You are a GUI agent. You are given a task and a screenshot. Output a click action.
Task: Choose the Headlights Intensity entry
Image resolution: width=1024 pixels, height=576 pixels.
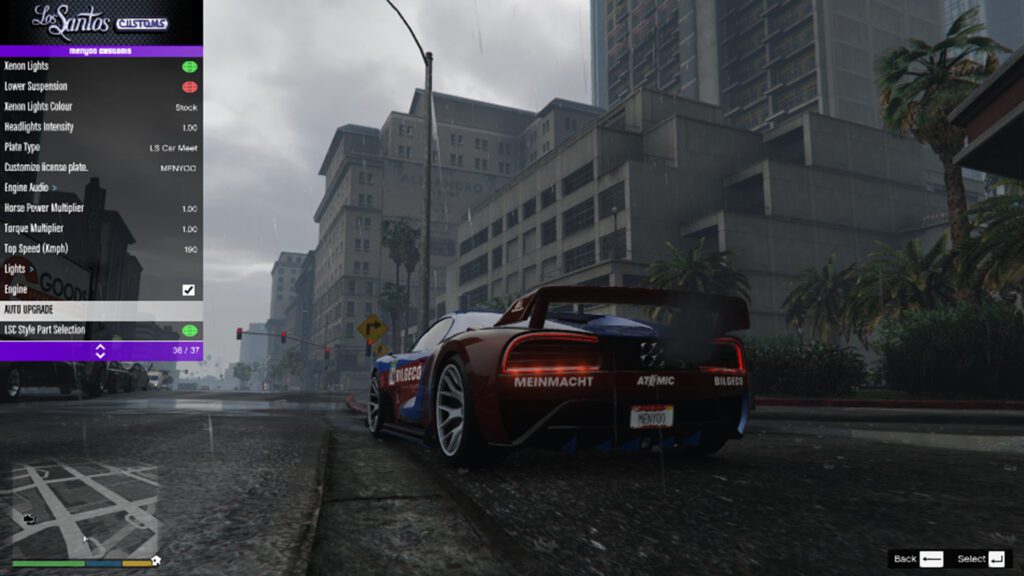point(100,127)
